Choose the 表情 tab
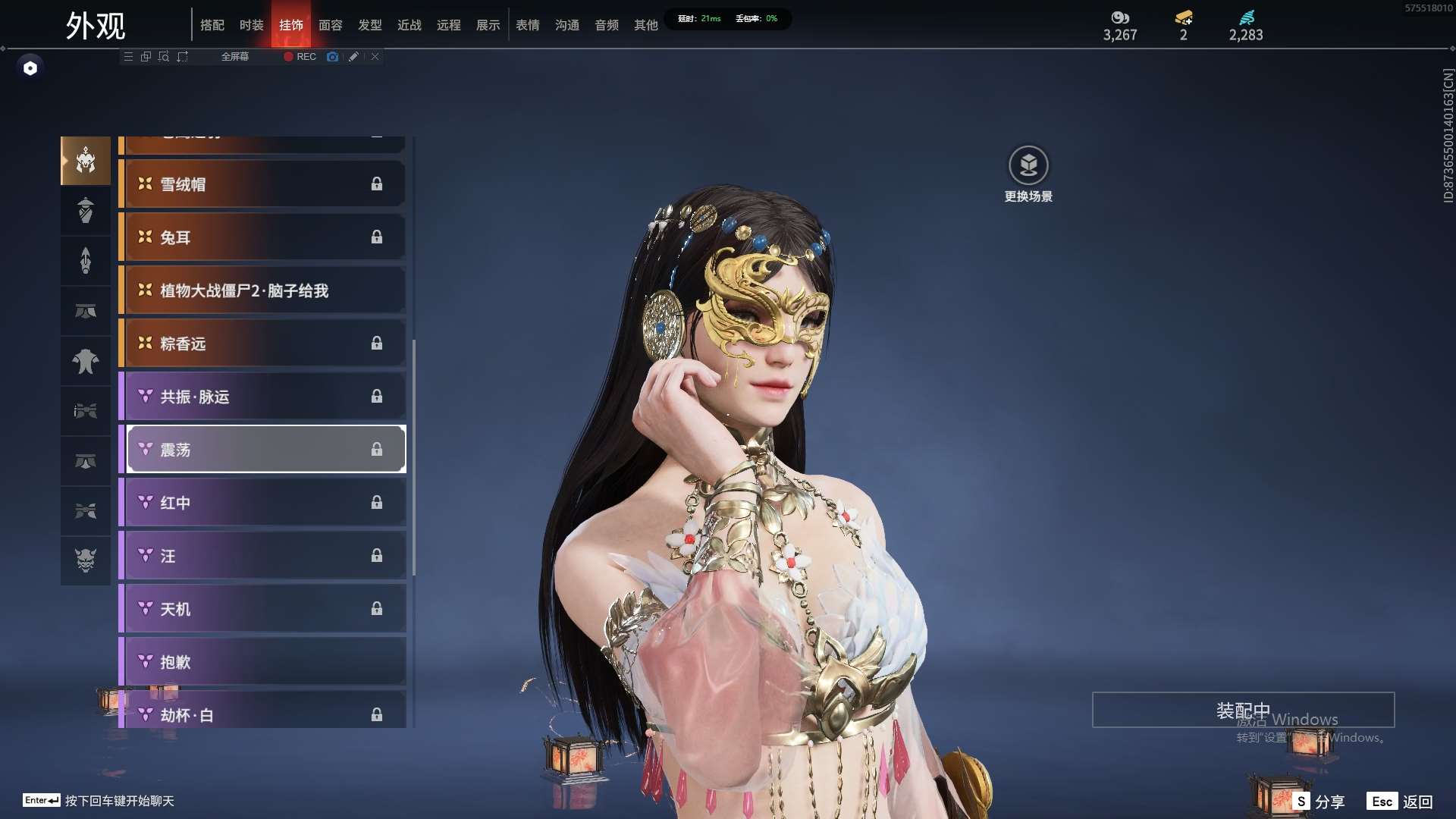 [528, 25]
